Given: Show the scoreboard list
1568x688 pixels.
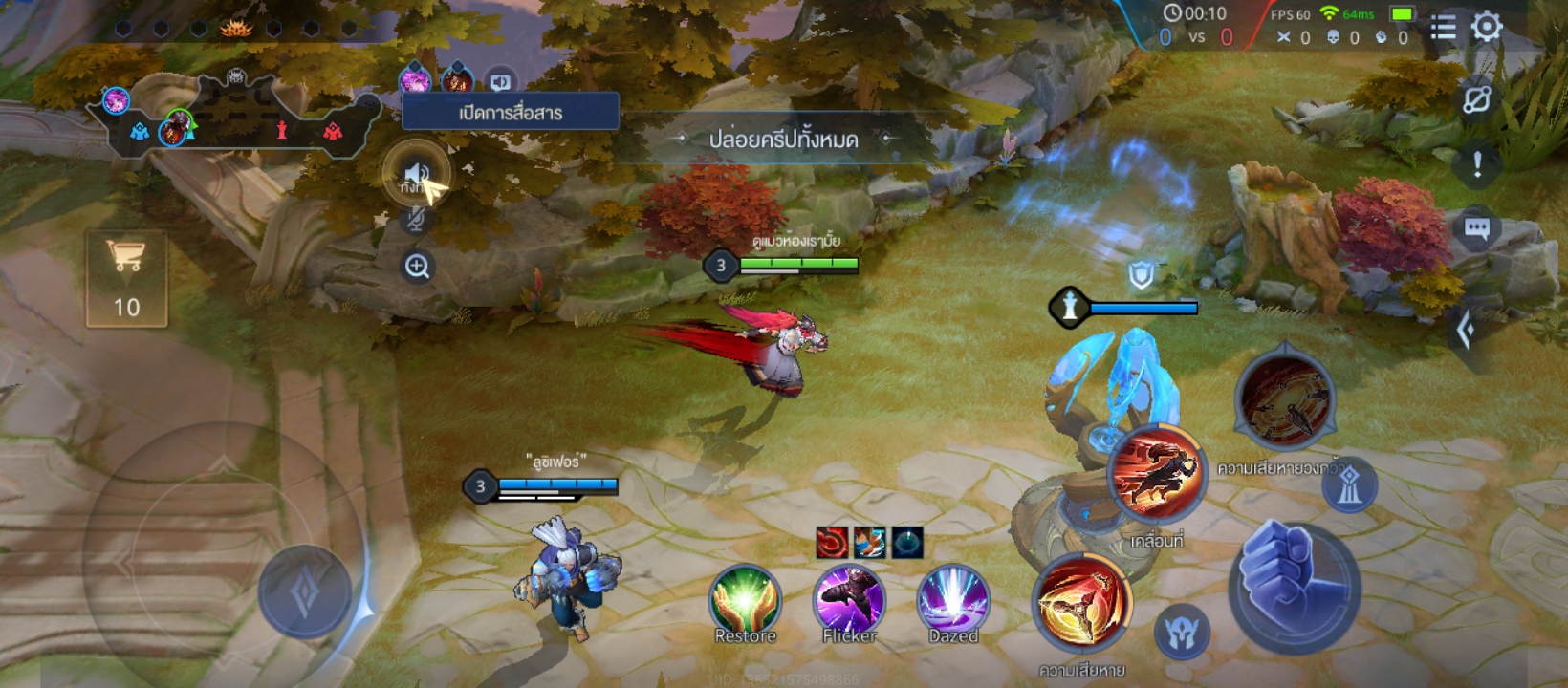Looking at the screenshot, I should click(x=1444, y=27).
